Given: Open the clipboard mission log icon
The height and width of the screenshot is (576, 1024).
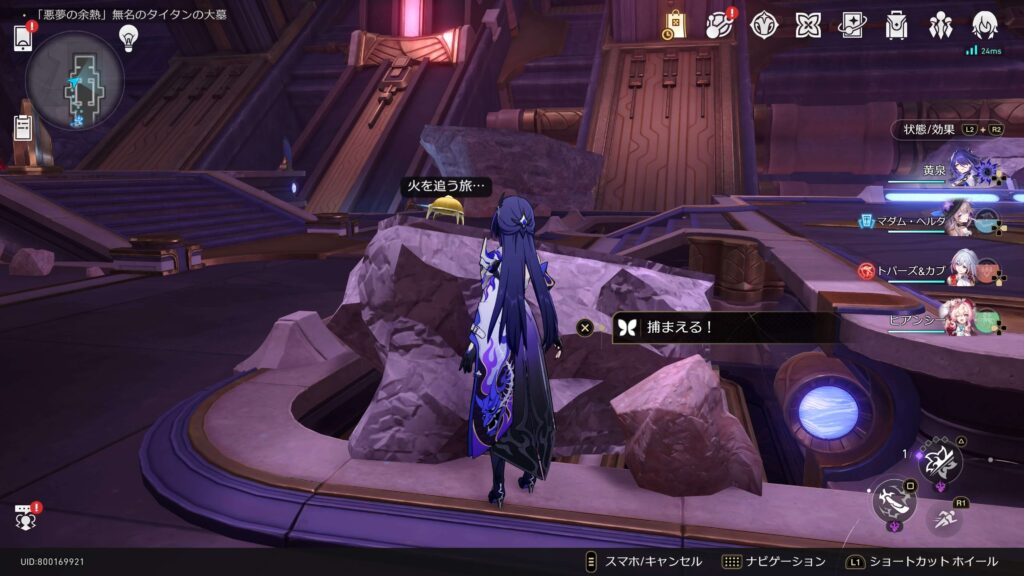Looking at the screenshot, I should tap(23, 127).
